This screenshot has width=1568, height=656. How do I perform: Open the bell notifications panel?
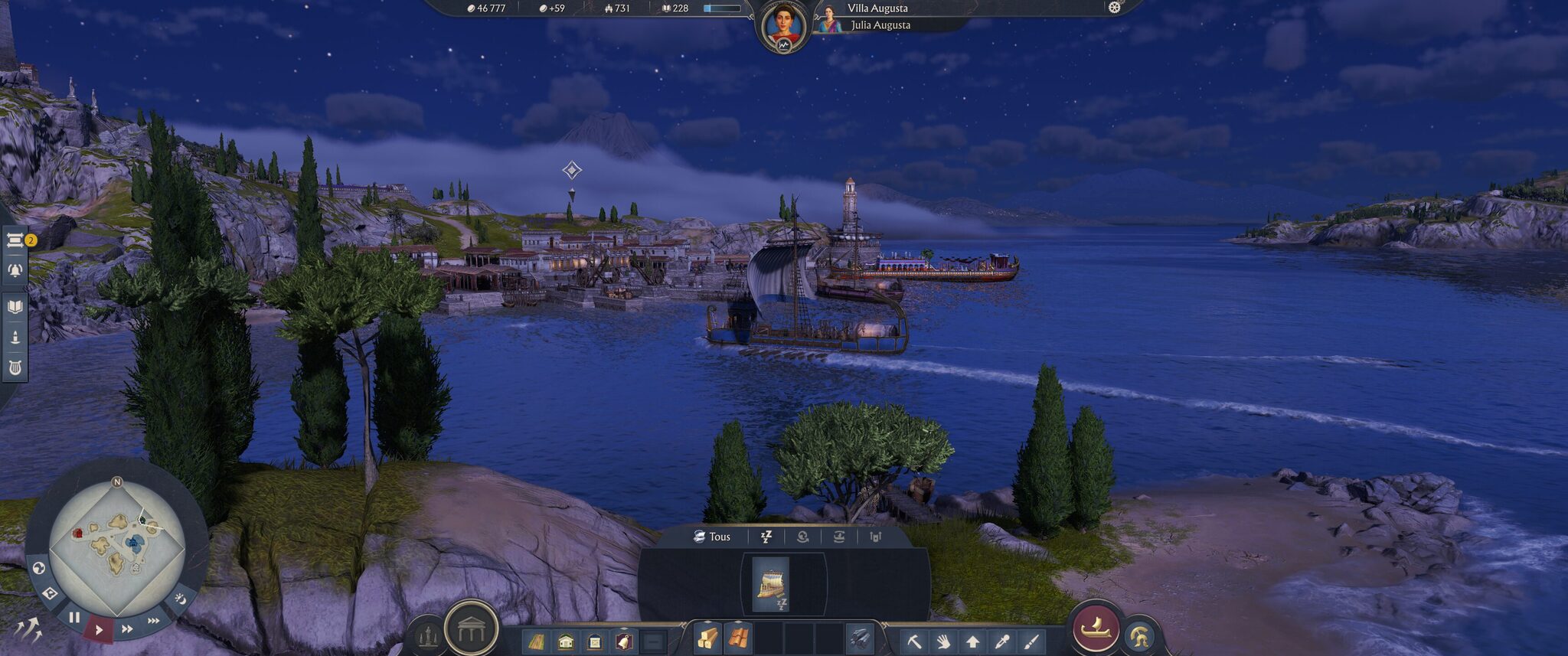coord(15,269)
